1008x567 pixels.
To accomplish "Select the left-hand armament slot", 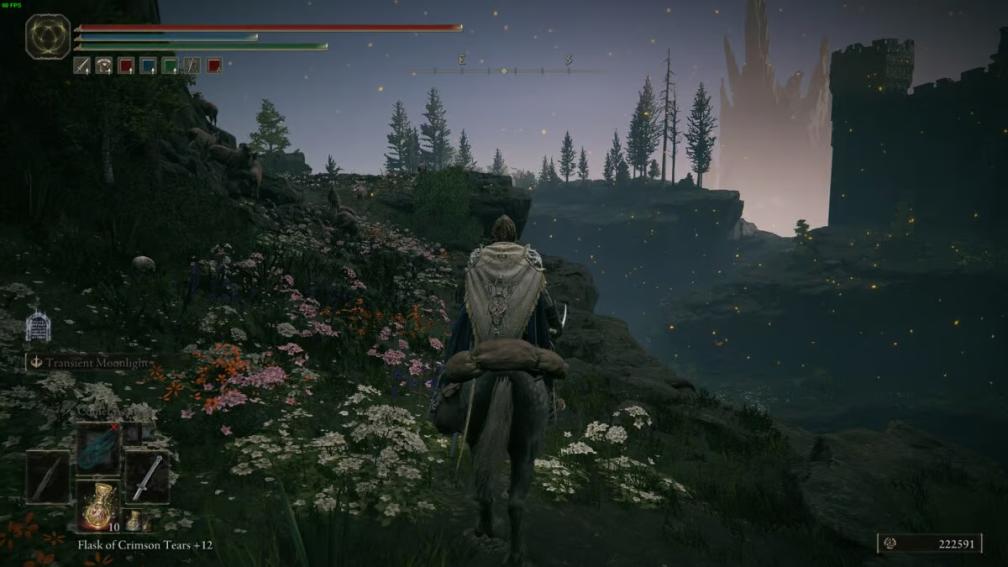I will [x=48, y=478].
